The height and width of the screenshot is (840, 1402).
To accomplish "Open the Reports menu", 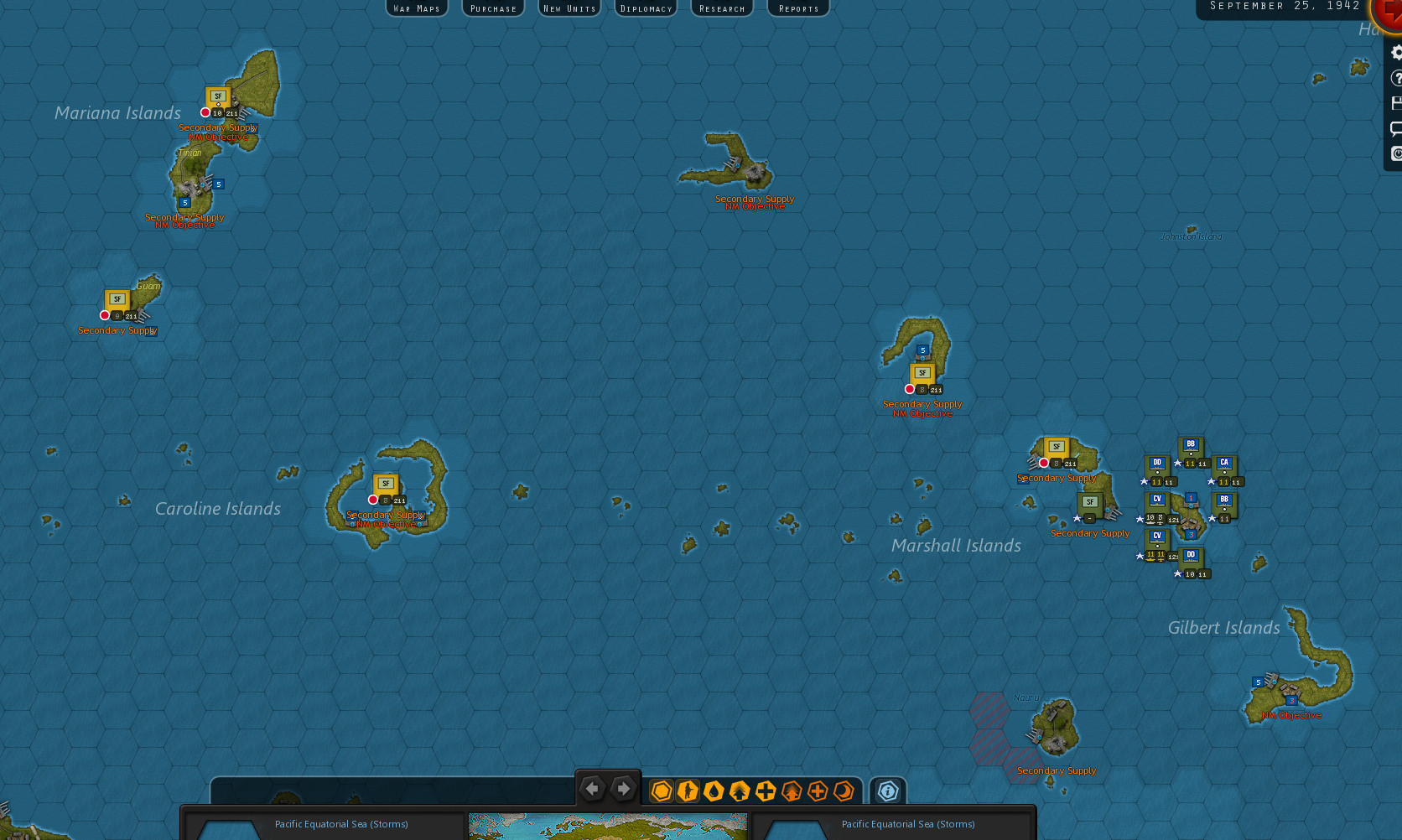I will pyautogui.click(x=797, y=8).
